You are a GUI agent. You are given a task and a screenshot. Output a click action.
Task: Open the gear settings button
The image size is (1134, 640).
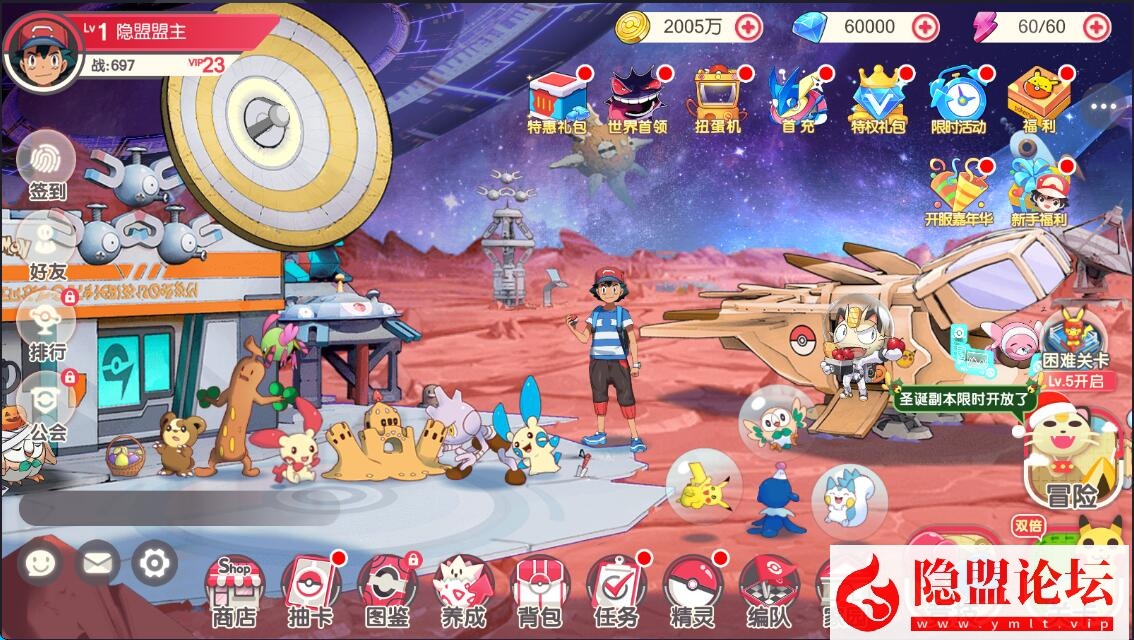tap(154, 564)
